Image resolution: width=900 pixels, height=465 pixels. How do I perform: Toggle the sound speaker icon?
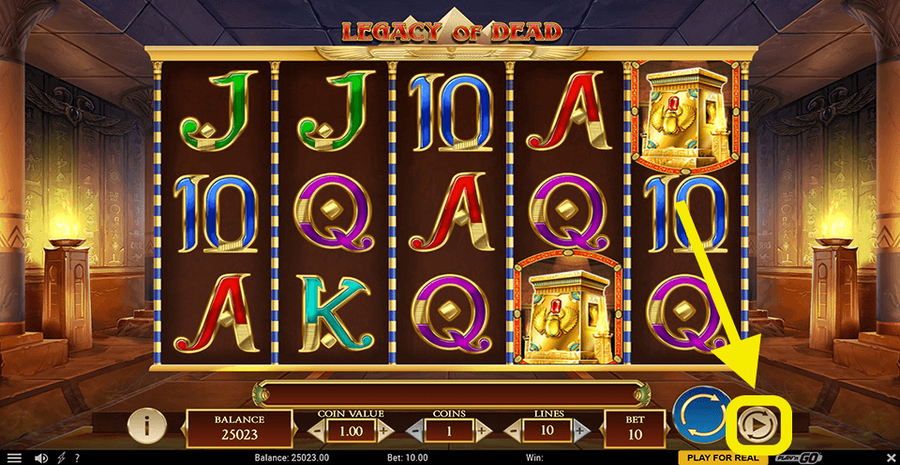[x=42, y=457]
